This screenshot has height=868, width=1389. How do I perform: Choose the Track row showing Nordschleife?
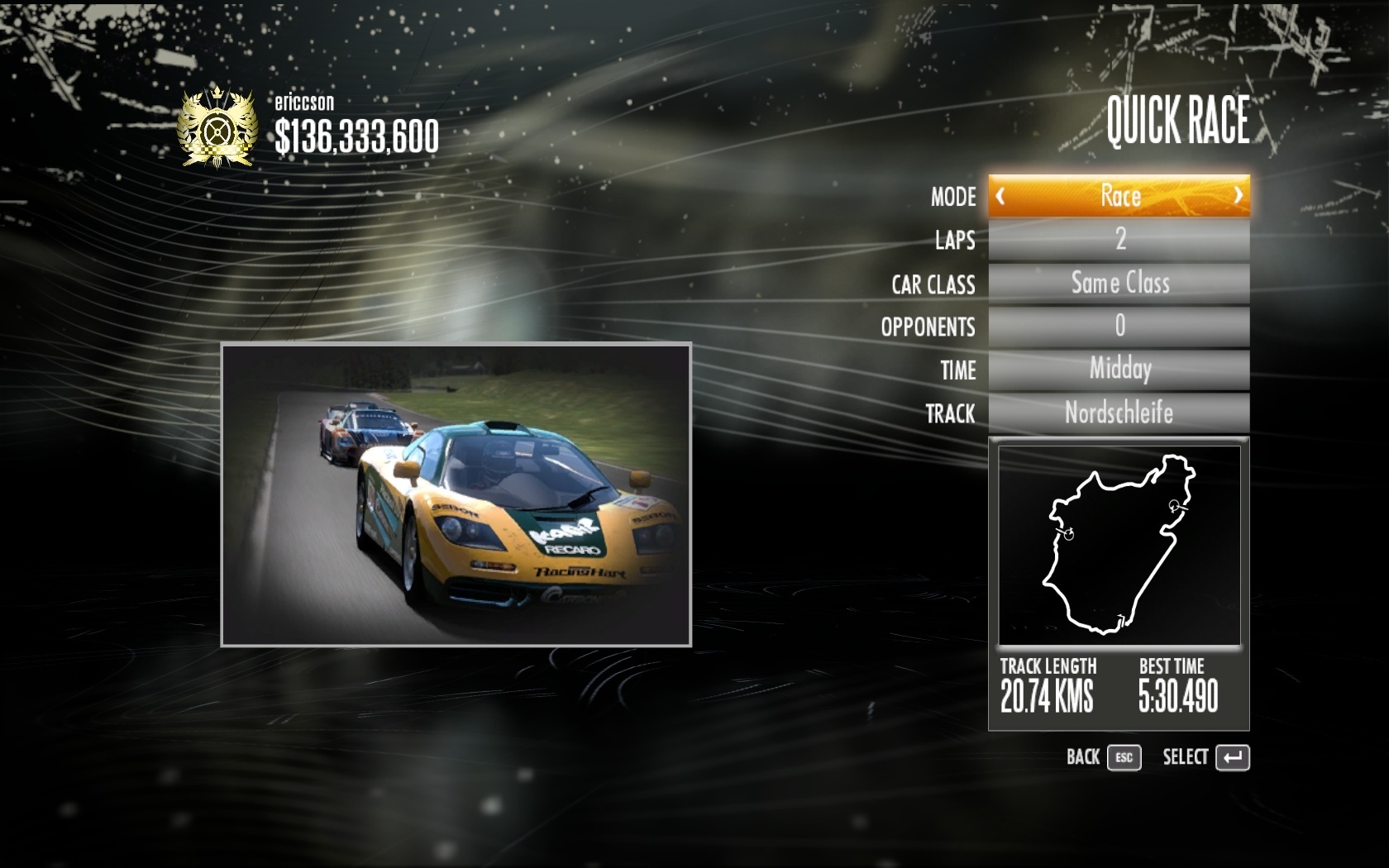[x=1119, y=413]
